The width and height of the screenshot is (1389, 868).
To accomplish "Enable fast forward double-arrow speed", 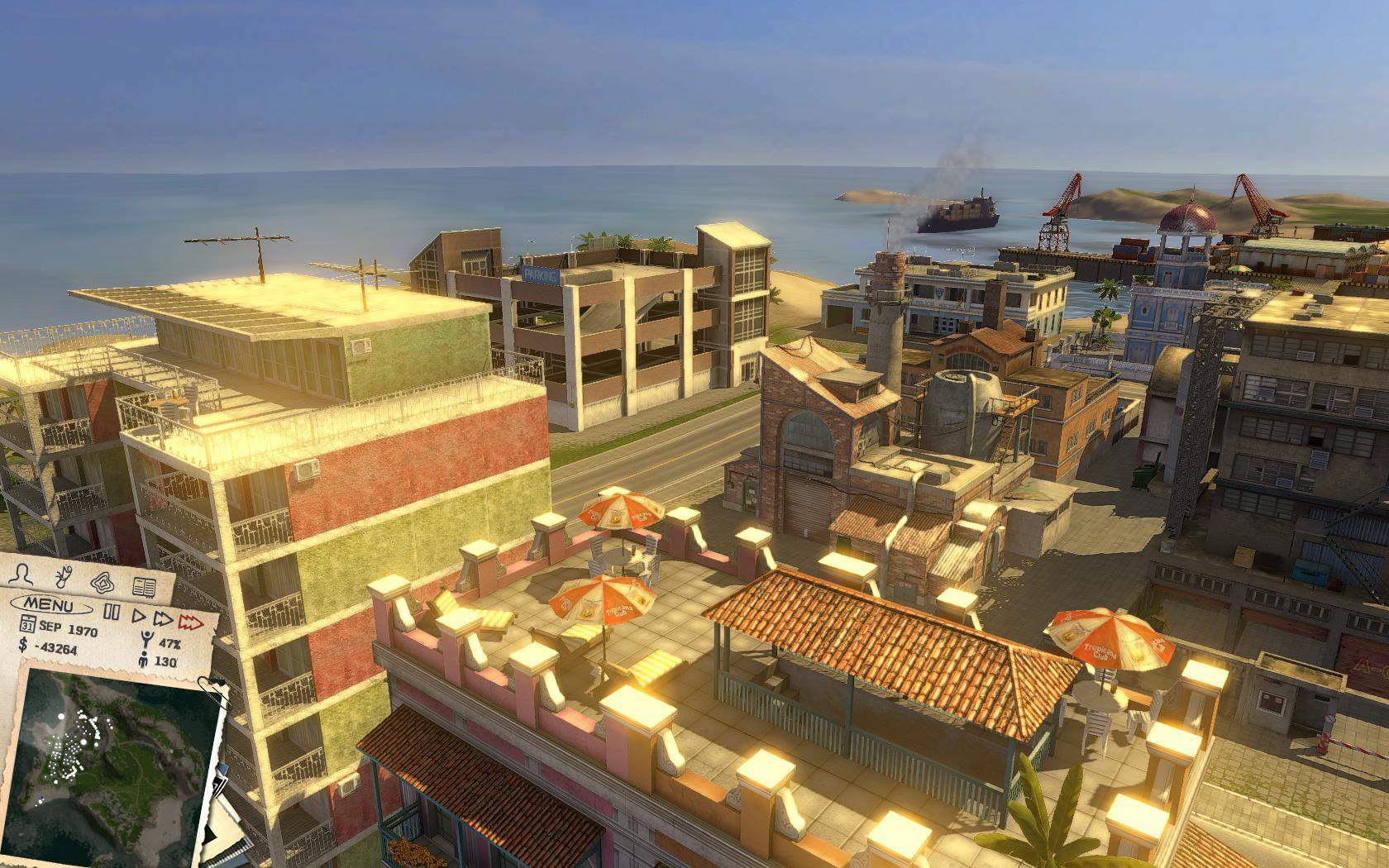I will pos(163,618).
